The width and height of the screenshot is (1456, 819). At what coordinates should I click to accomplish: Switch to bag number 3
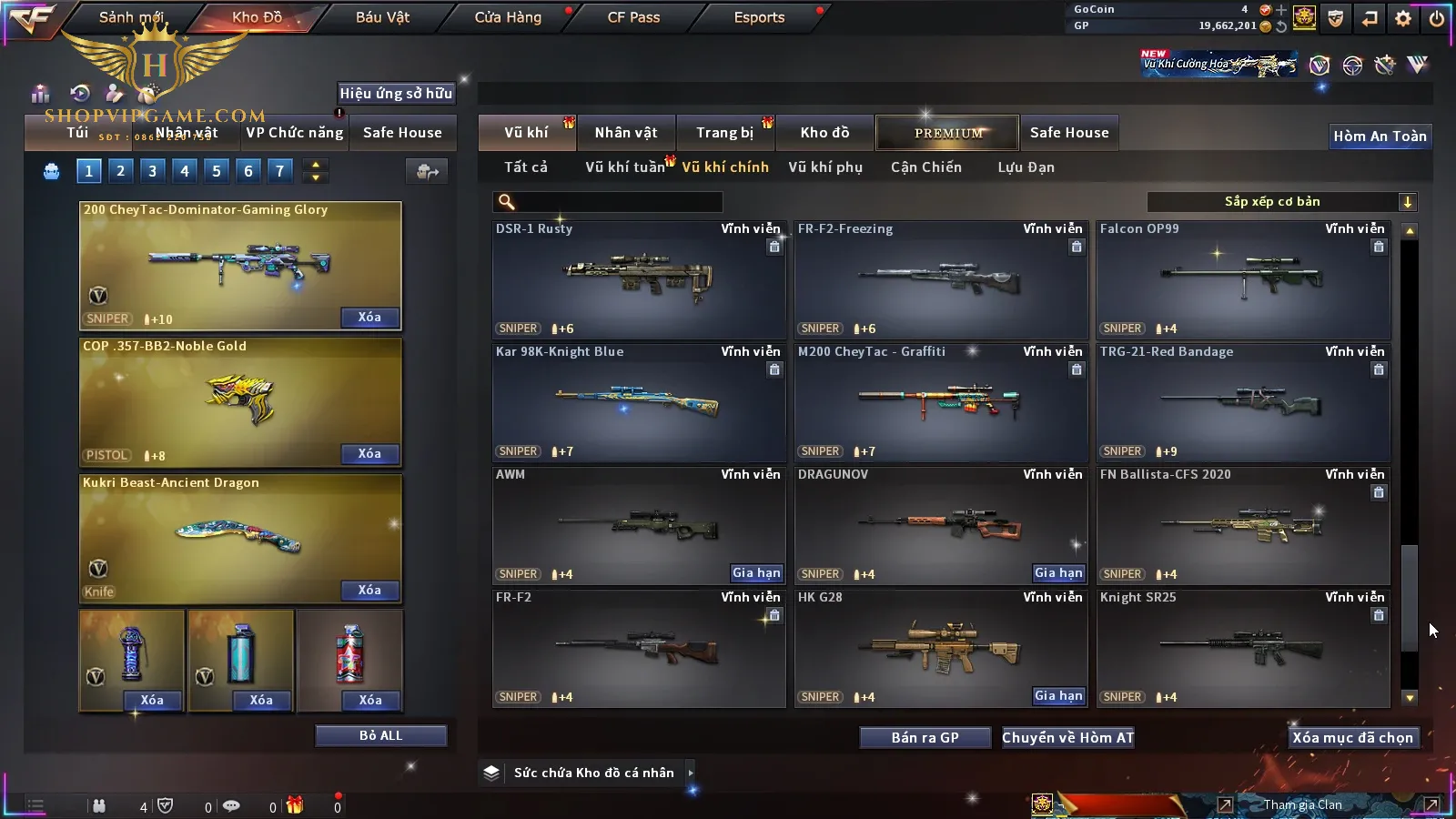152,170
